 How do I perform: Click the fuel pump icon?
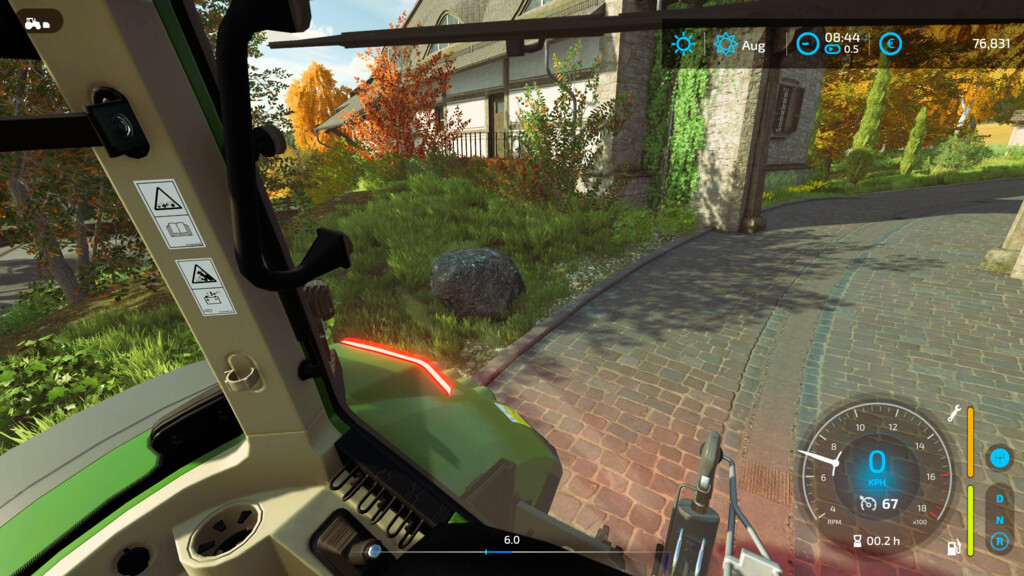(954, 546)
